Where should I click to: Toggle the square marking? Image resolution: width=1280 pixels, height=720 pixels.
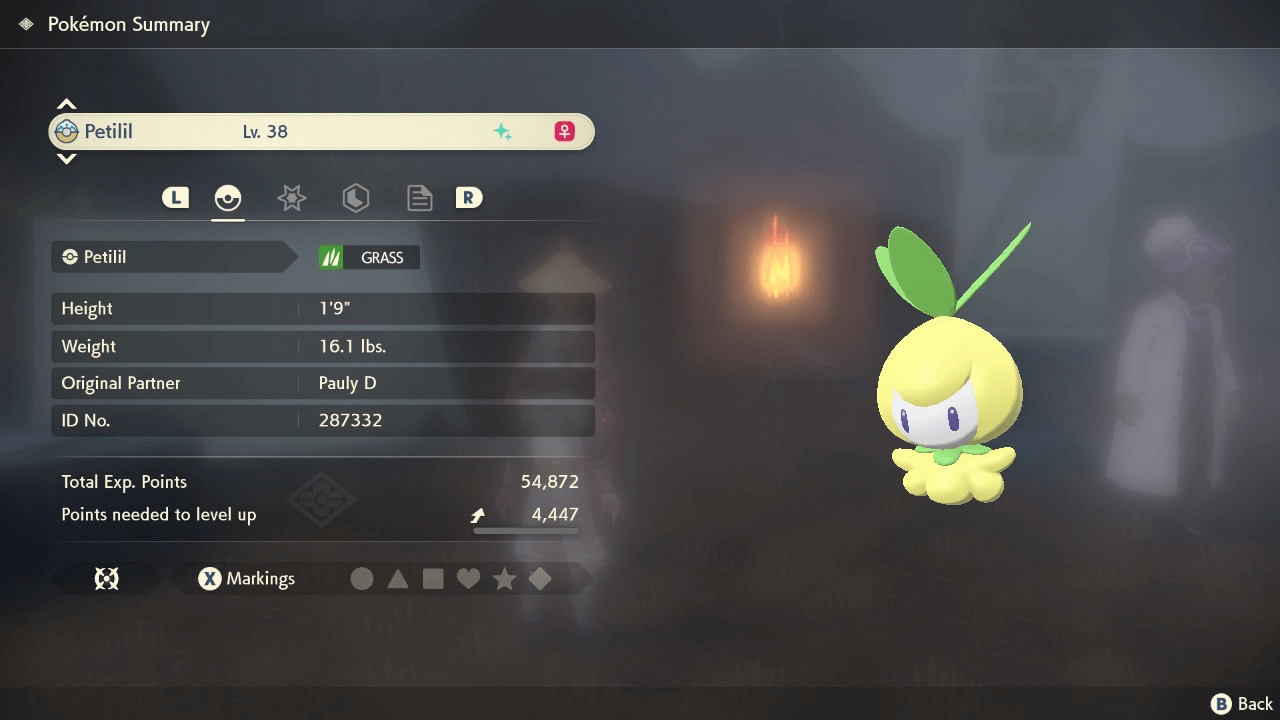433,579
